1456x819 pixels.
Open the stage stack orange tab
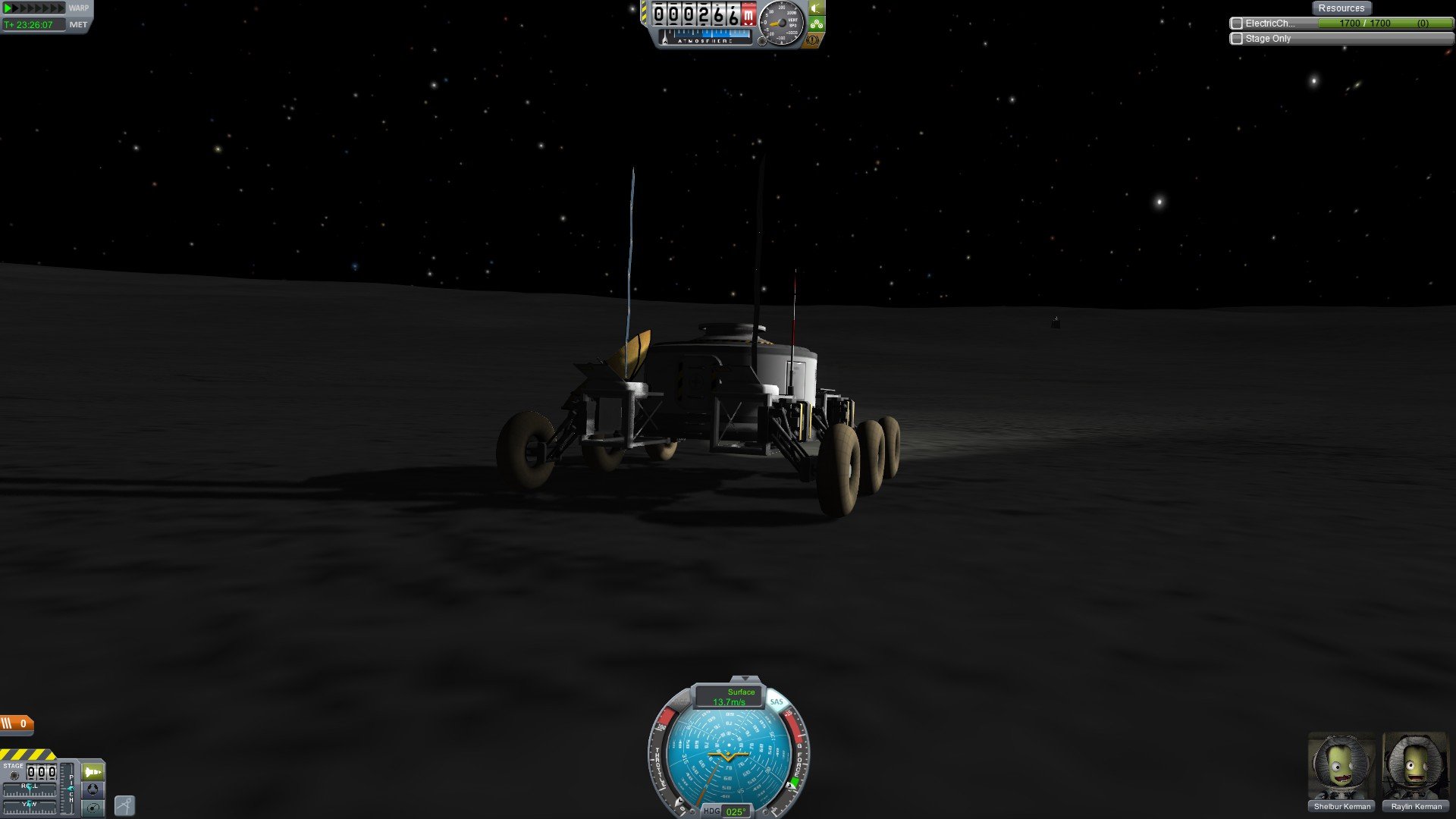(17, 723)
